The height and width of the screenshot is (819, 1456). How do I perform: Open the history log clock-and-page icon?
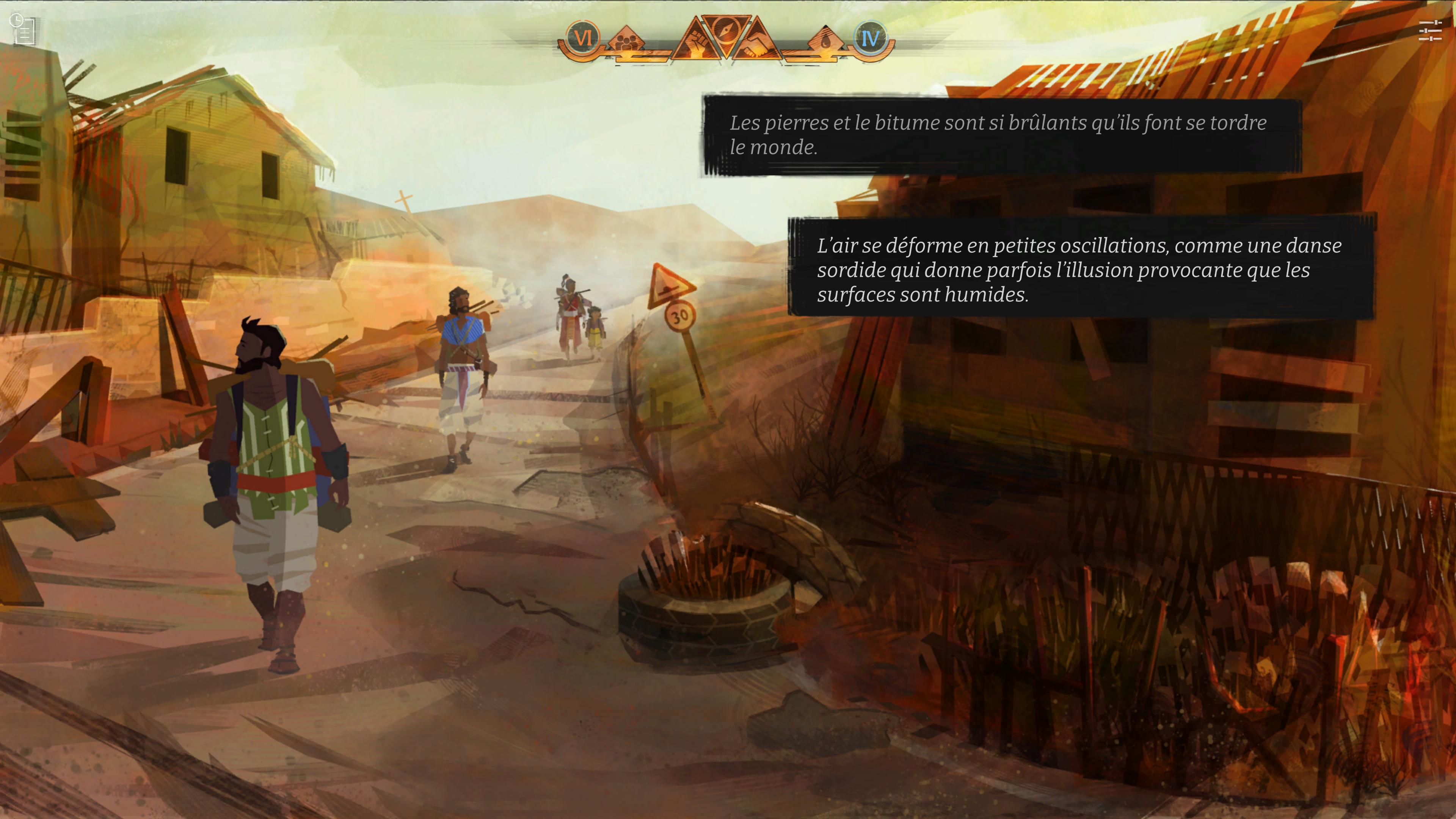click(23, 30)
